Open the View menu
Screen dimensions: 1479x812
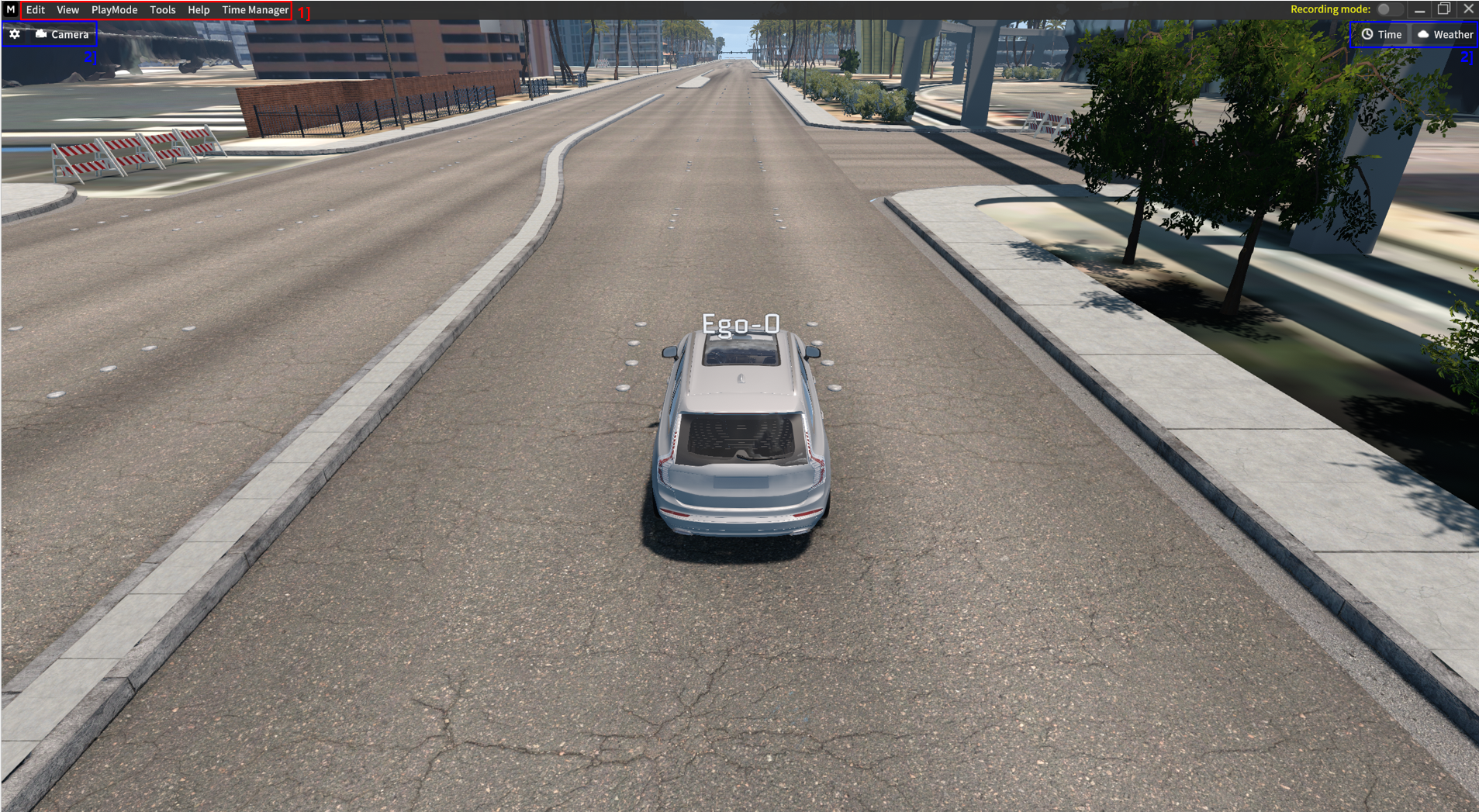tap(68, 9)
